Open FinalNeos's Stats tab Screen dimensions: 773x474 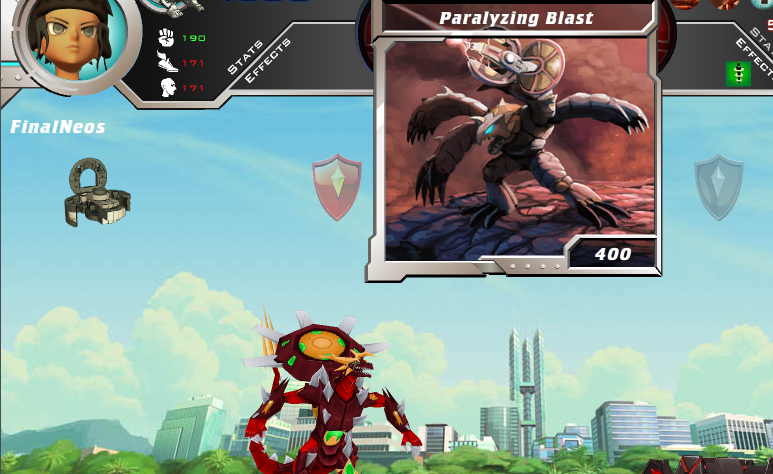point(244,58)
